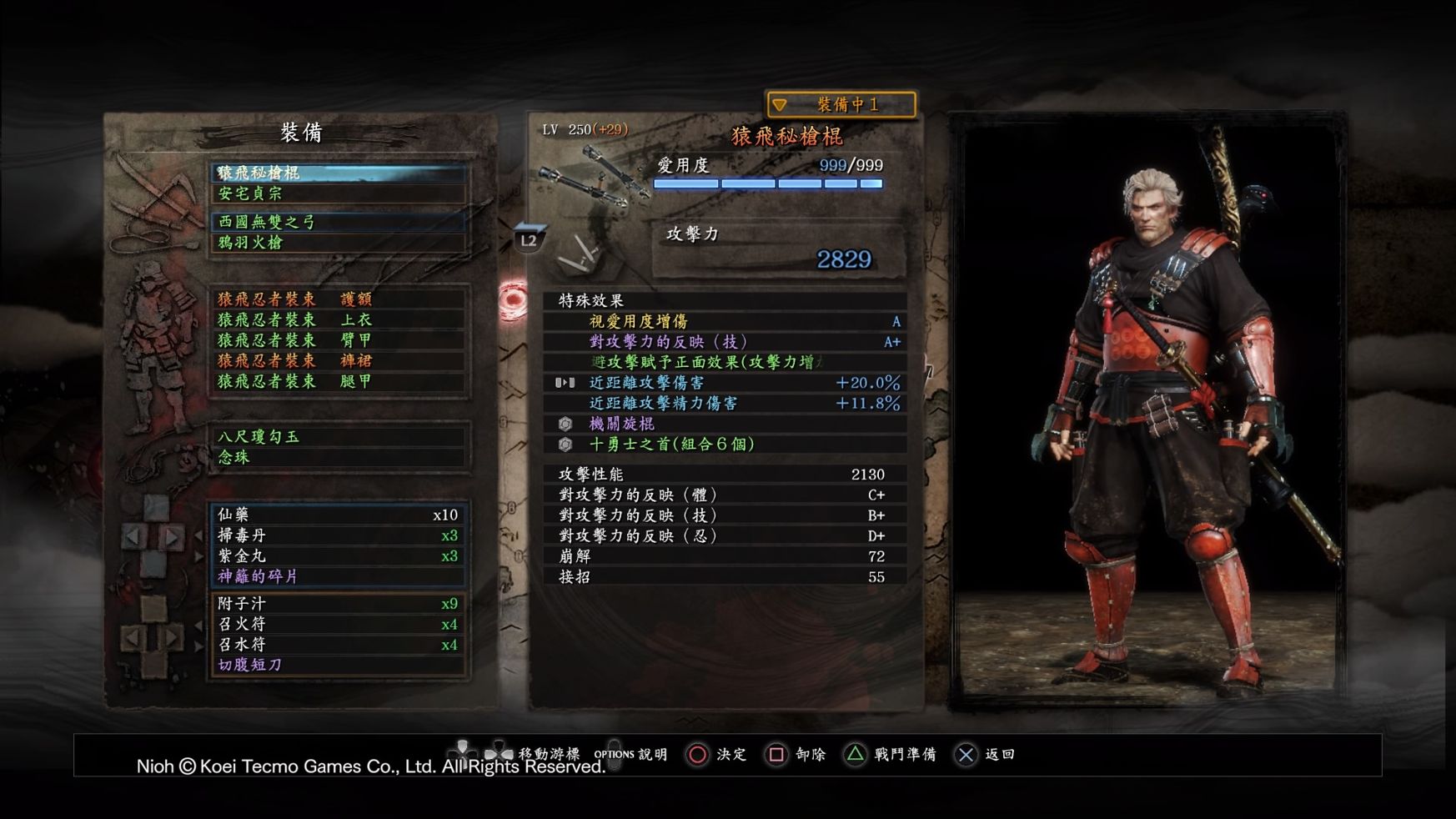1456x819 pixels.
Task: Select the 猿飛秘槍棍 weapon slot
Action: pyautogui.click(x=338, y=173)
